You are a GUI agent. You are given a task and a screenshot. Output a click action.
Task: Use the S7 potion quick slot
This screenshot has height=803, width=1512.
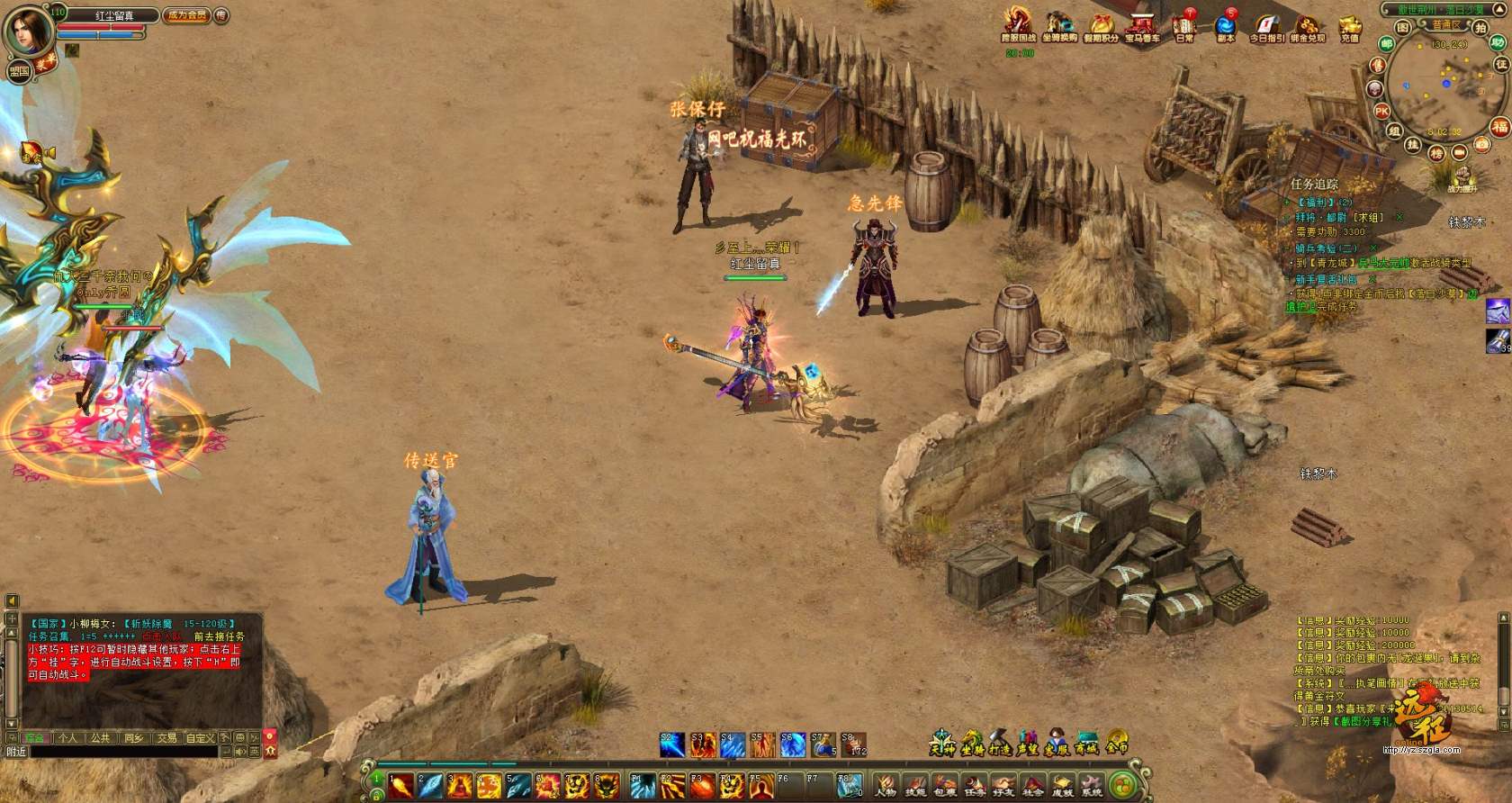pos(822,744)
